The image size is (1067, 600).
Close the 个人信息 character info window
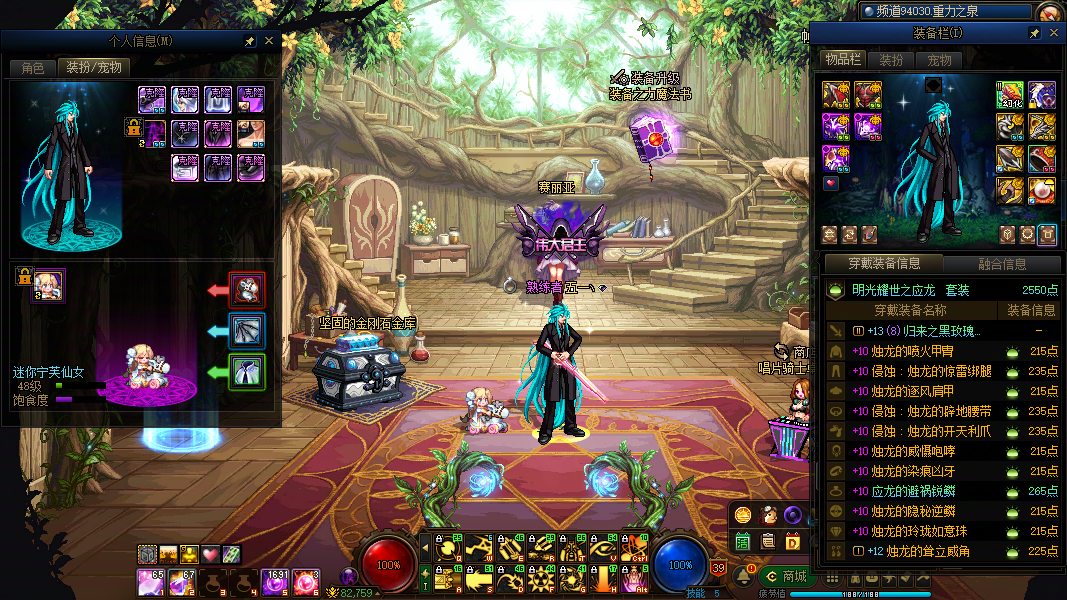tap(268, 41)
